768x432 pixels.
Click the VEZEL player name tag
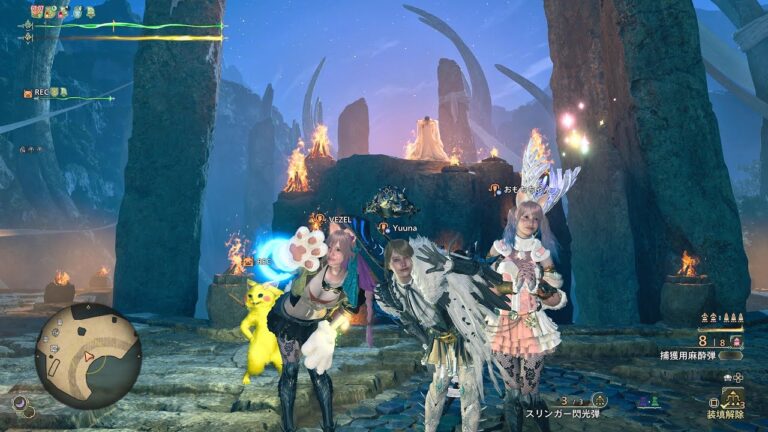tap(333, 216)
